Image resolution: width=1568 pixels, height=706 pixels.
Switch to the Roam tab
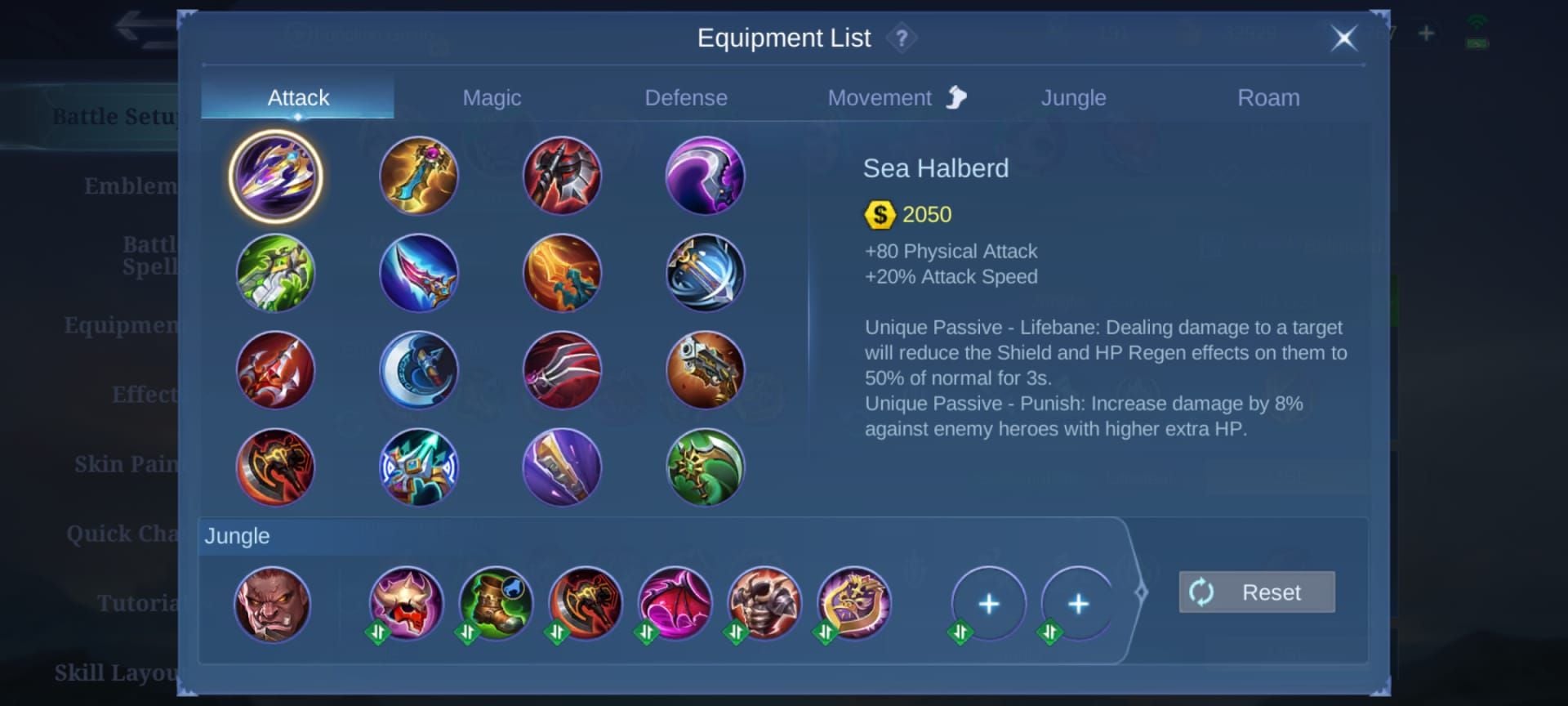coord(1268,98)
